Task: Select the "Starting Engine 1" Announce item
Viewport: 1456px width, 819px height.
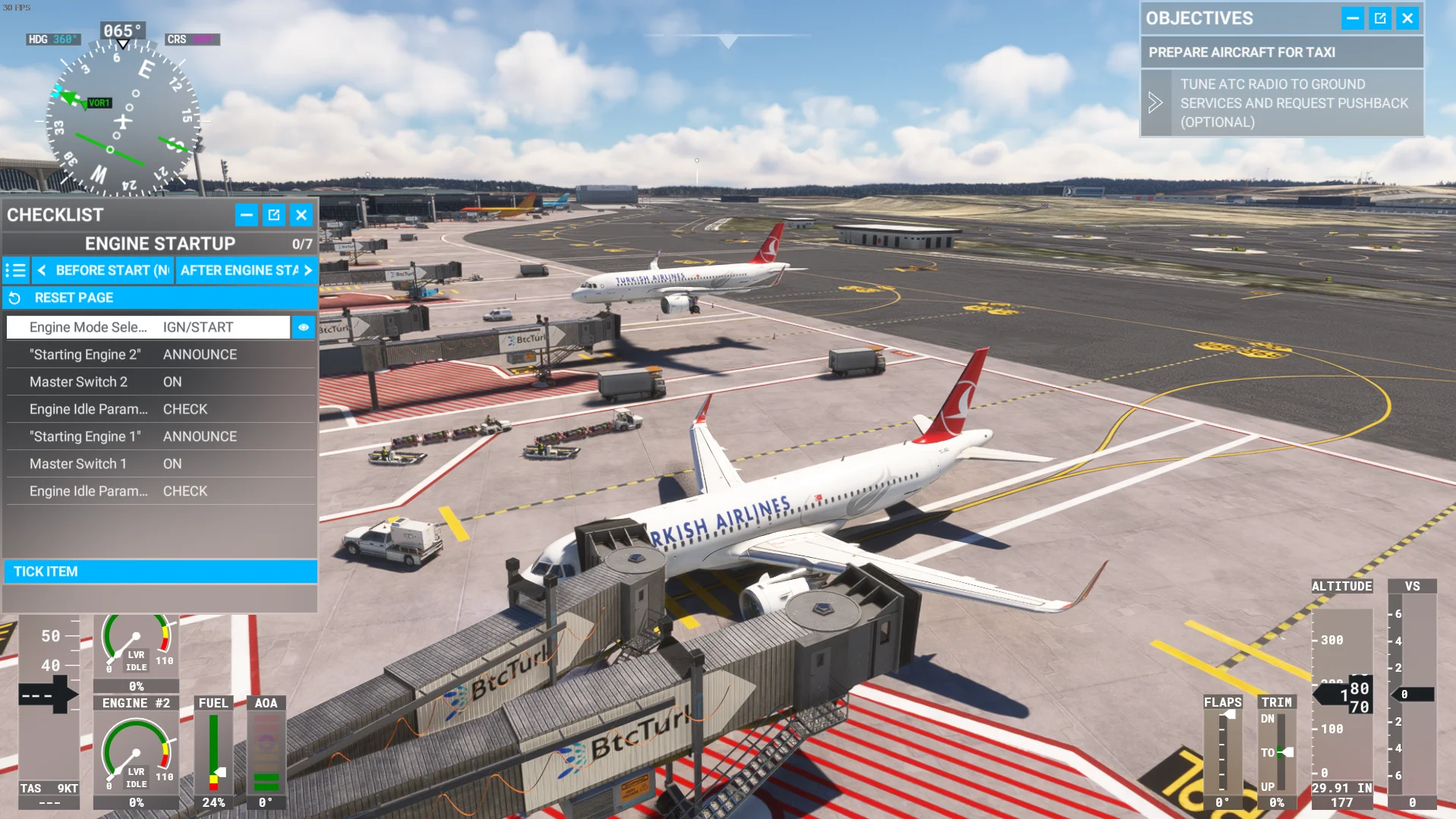Action: (x=160, y=436)
